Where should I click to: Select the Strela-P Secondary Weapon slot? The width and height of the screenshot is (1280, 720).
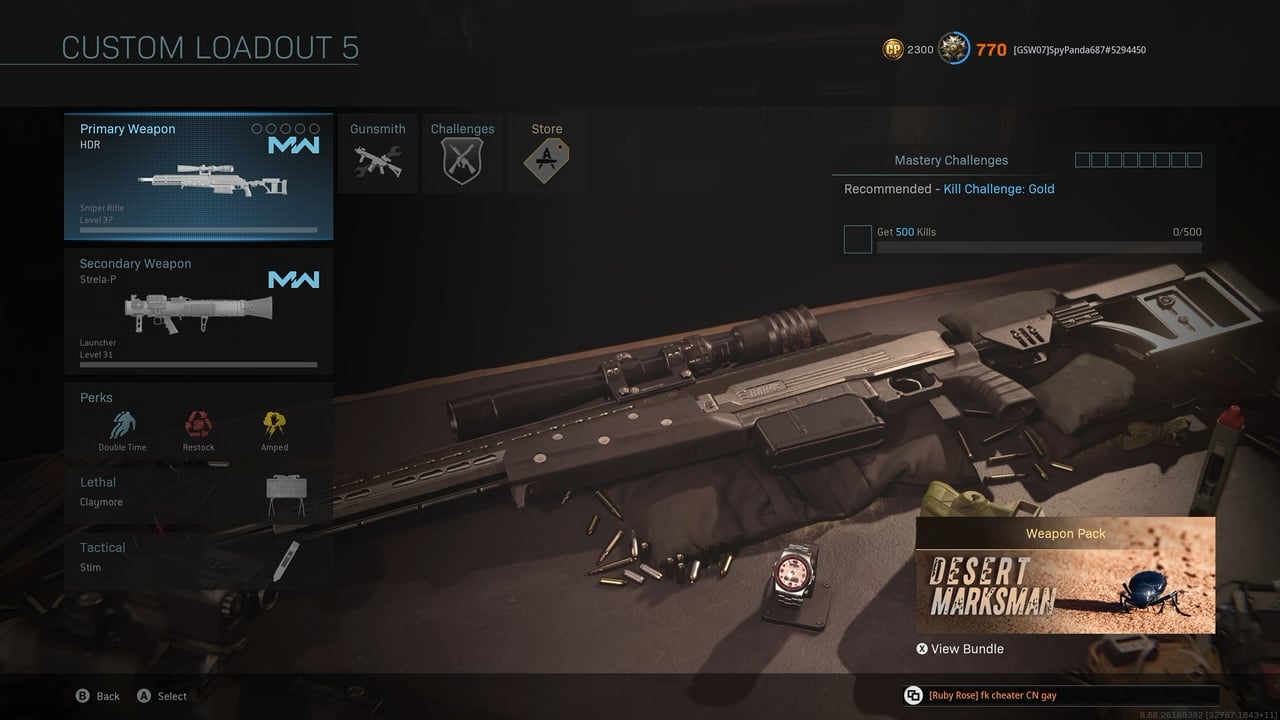[x=198, y=311]
